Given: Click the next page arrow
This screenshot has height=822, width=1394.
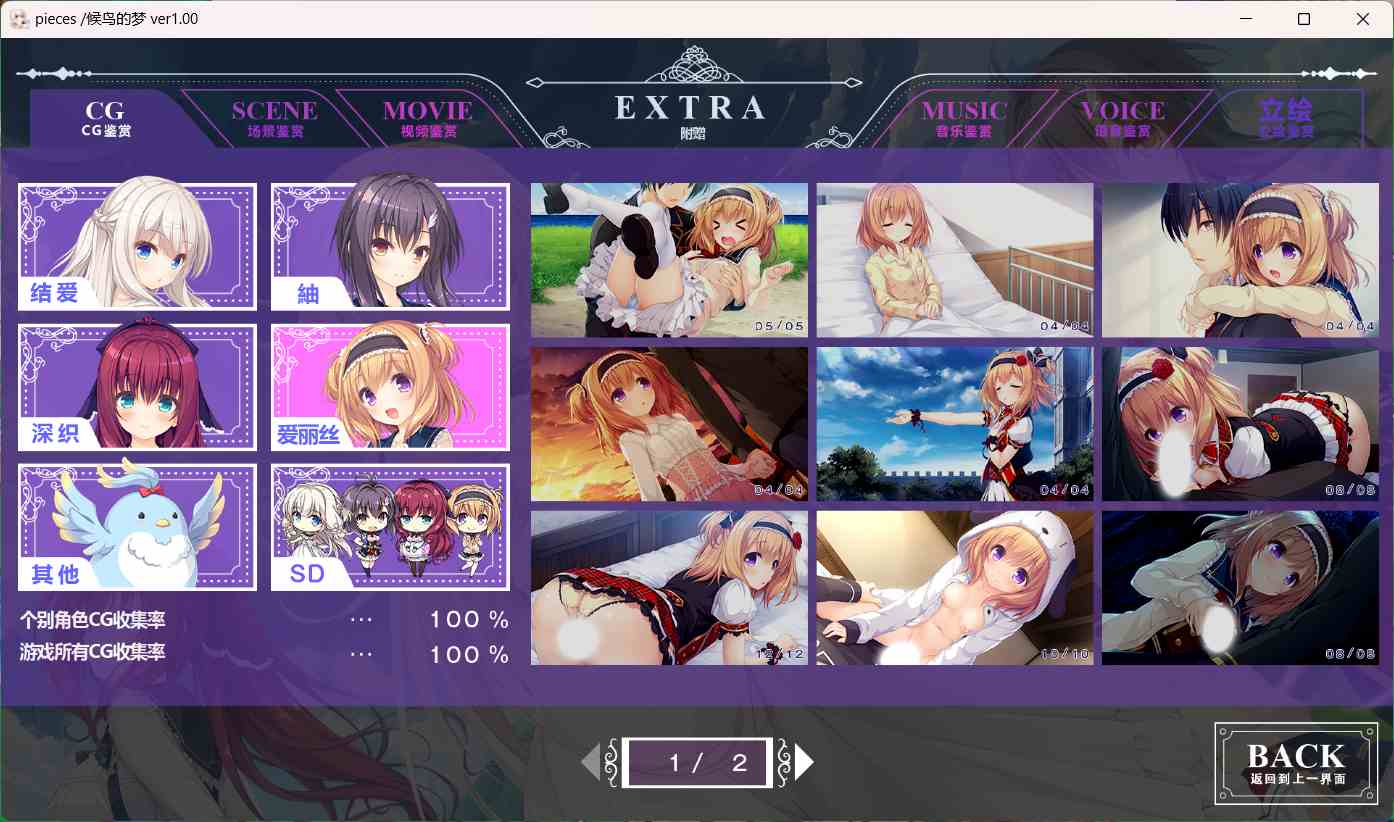Looking at the screenshot, I should coord(802,761).
